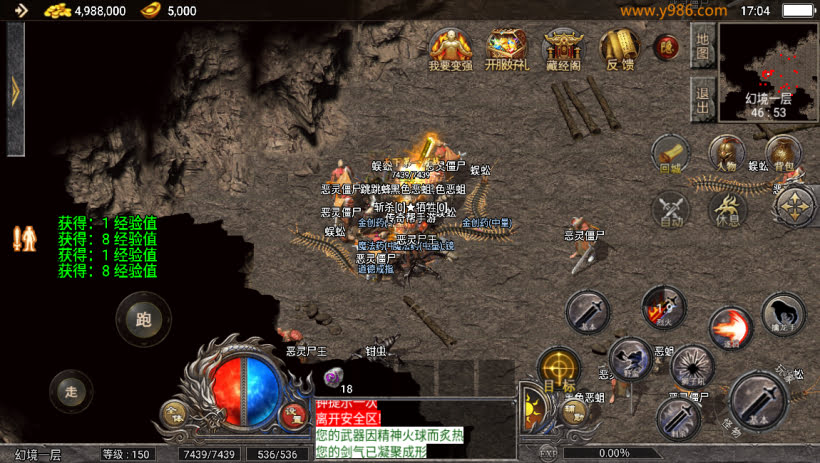Toggle 自动 auto-combat crossed swords
The height and width of the screenshot is (463, 820).
[671, 209]
